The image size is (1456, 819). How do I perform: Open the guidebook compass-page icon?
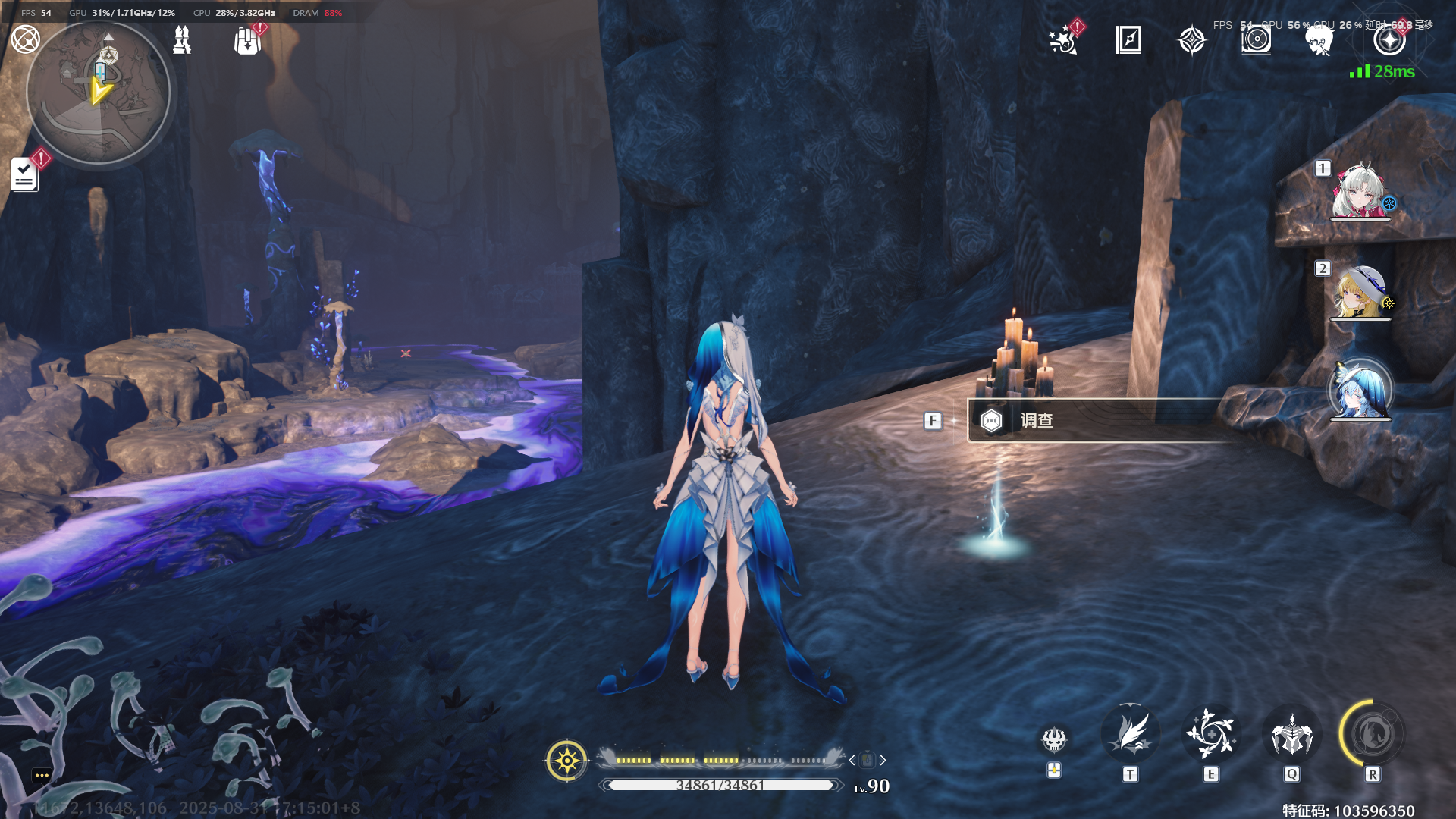point(1128,39)
